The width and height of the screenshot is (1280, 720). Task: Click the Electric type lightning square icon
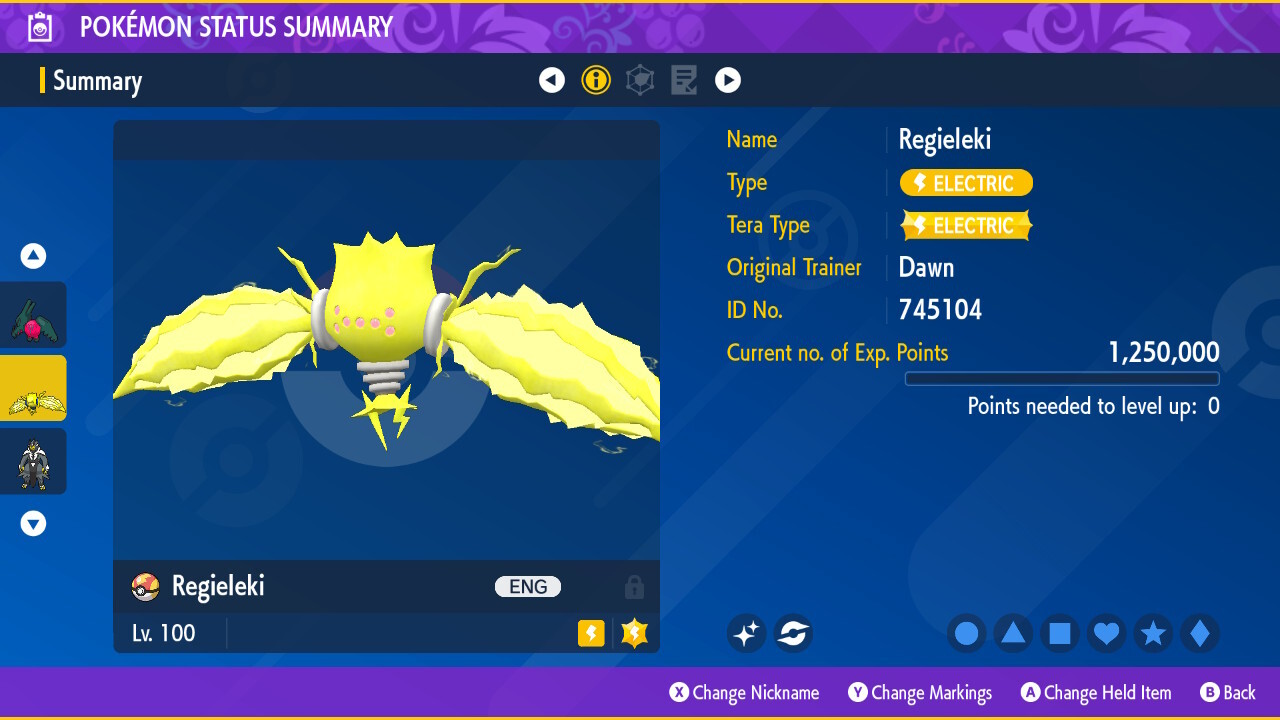(x=591, y=633)
